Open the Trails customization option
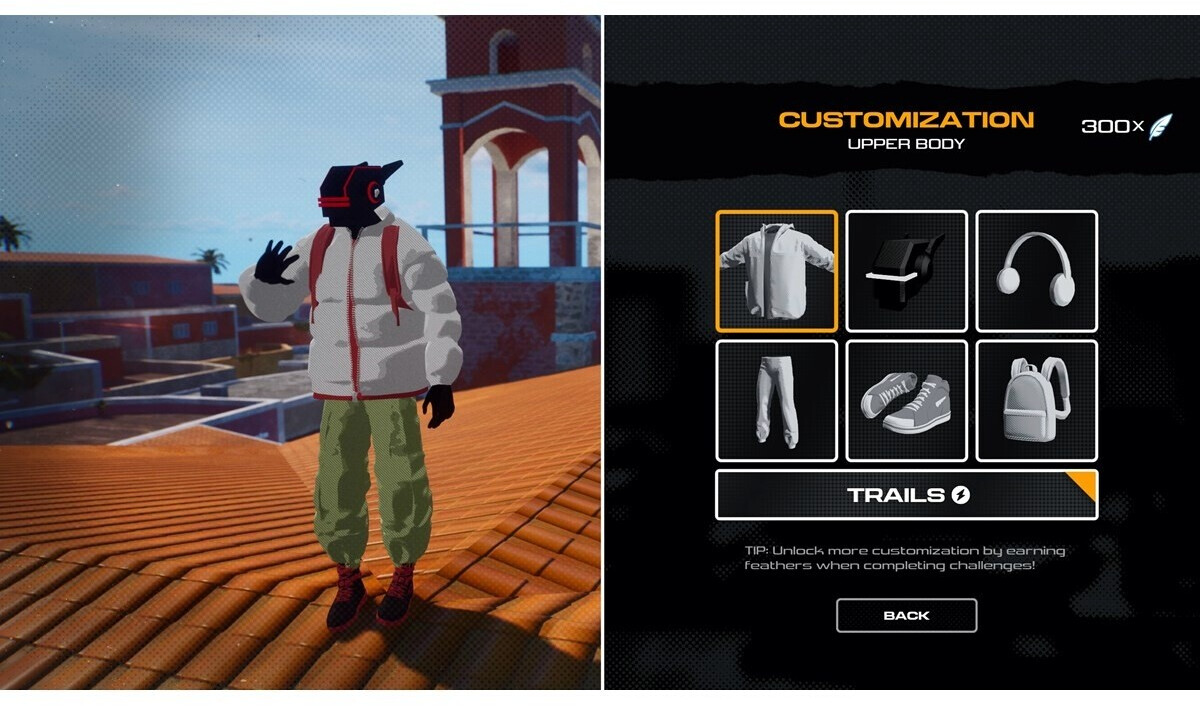Screen dimensions: 1200x706 pyautogui.click(x=906, y=495)
